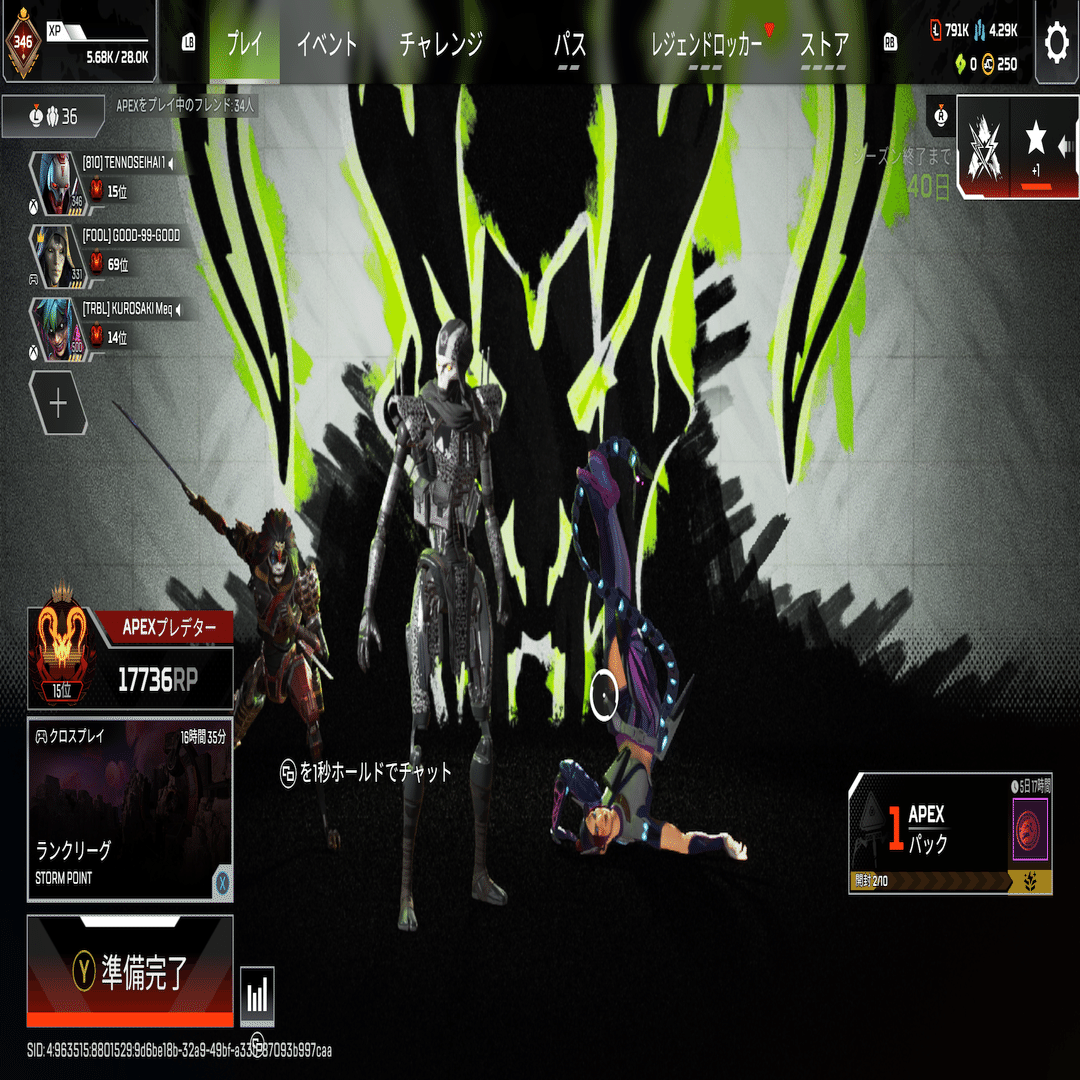The width and height of the screenshot is (1080, 1080).
Task: Open the APEX パック tile
Action: [x=949, y=834]
